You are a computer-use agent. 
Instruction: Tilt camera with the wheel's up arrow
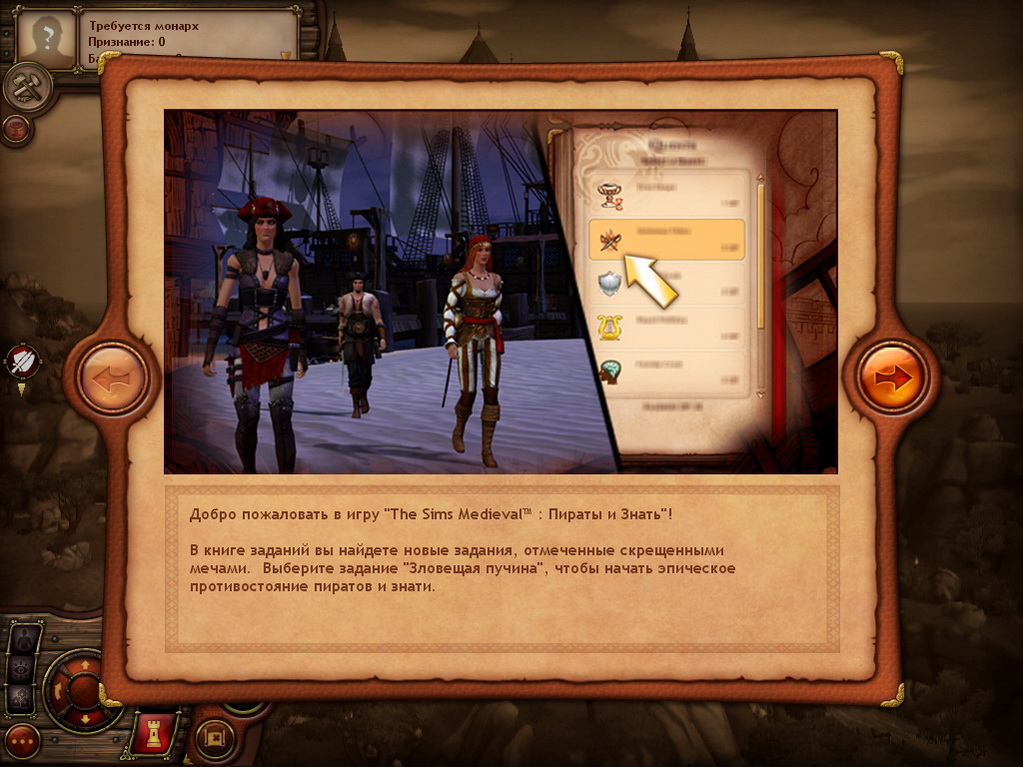84,664
